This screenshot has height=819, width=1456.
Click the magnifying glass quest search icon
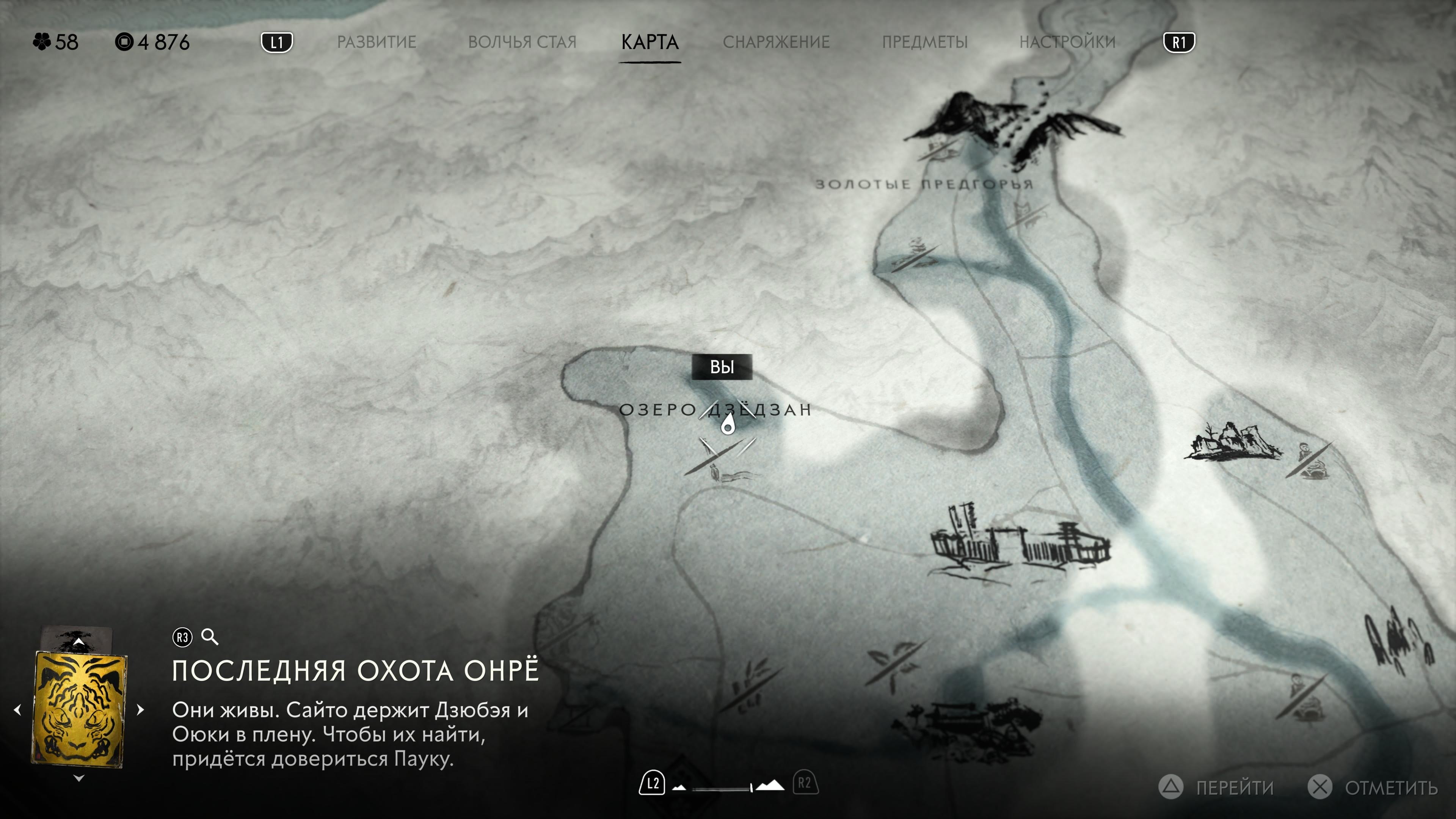pos(210,637)
